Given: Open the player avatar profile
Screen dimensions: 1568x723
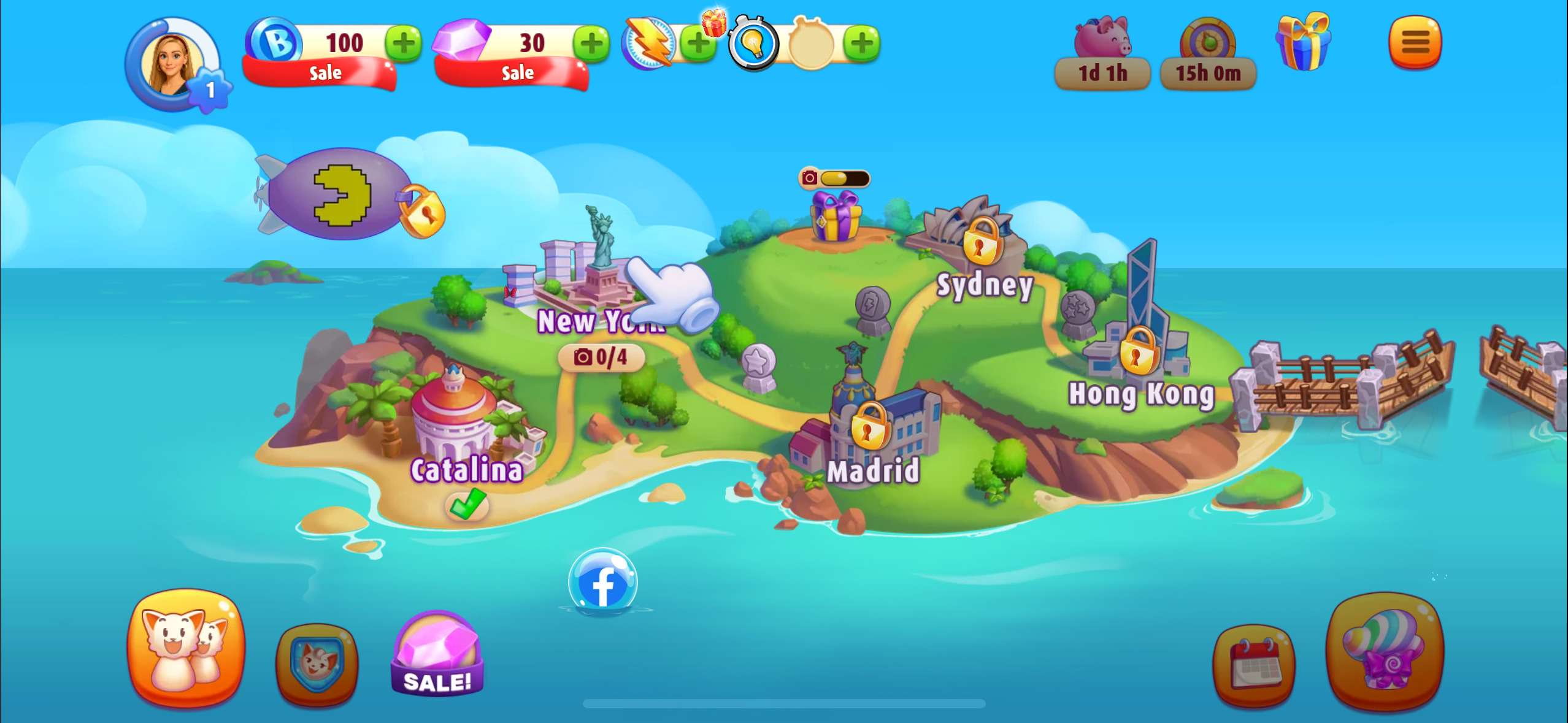Looking at the screenshot, I should tap(172, 64).
